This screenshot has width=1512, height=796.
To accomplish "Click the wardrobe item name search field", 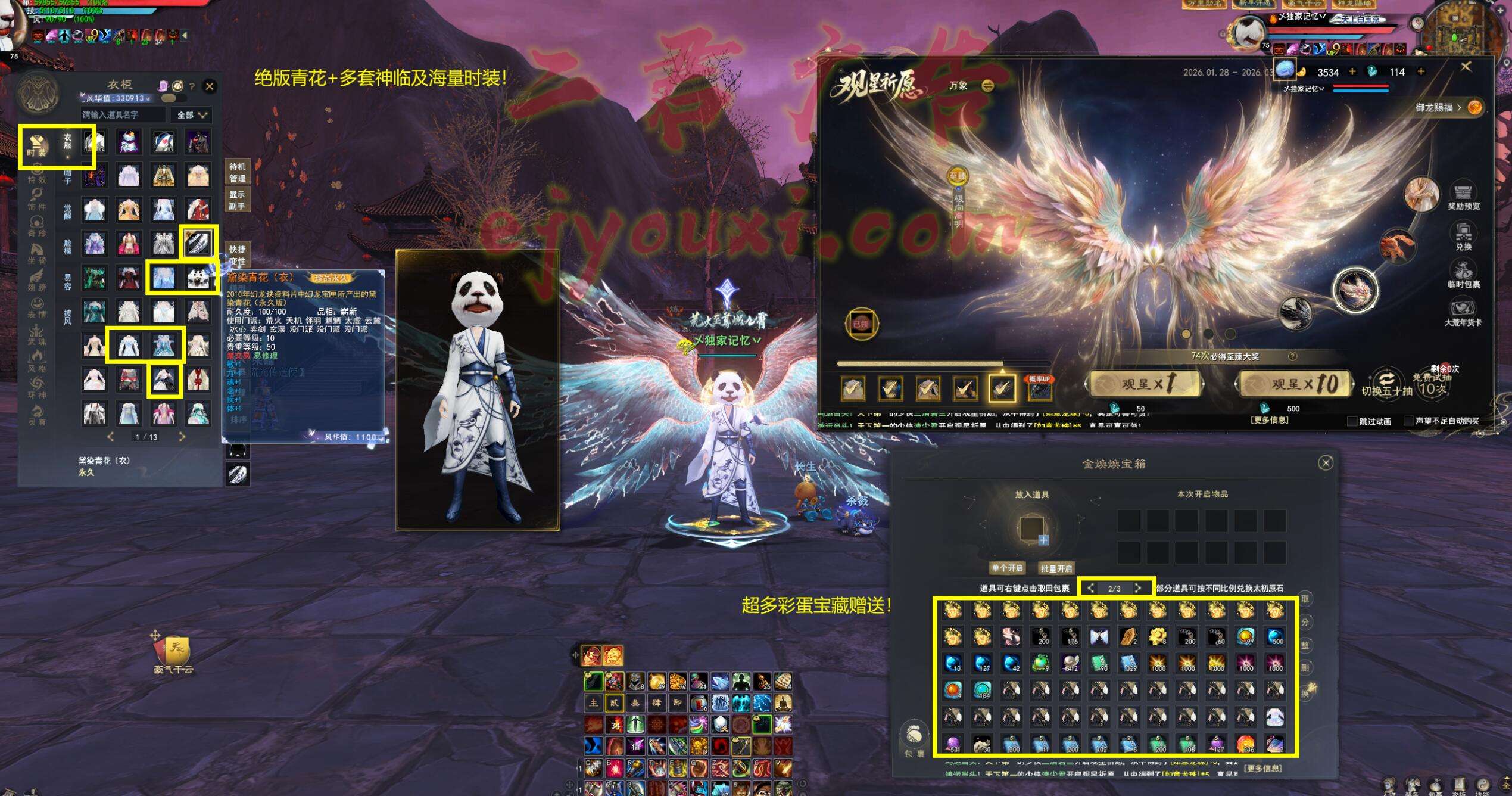I will point(123,114).
